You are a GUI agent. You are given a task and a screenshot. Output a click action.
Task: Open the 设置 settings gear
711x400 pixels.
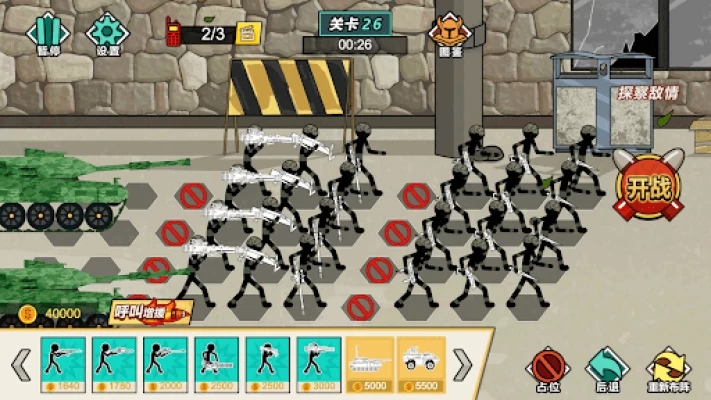(107, 33)
